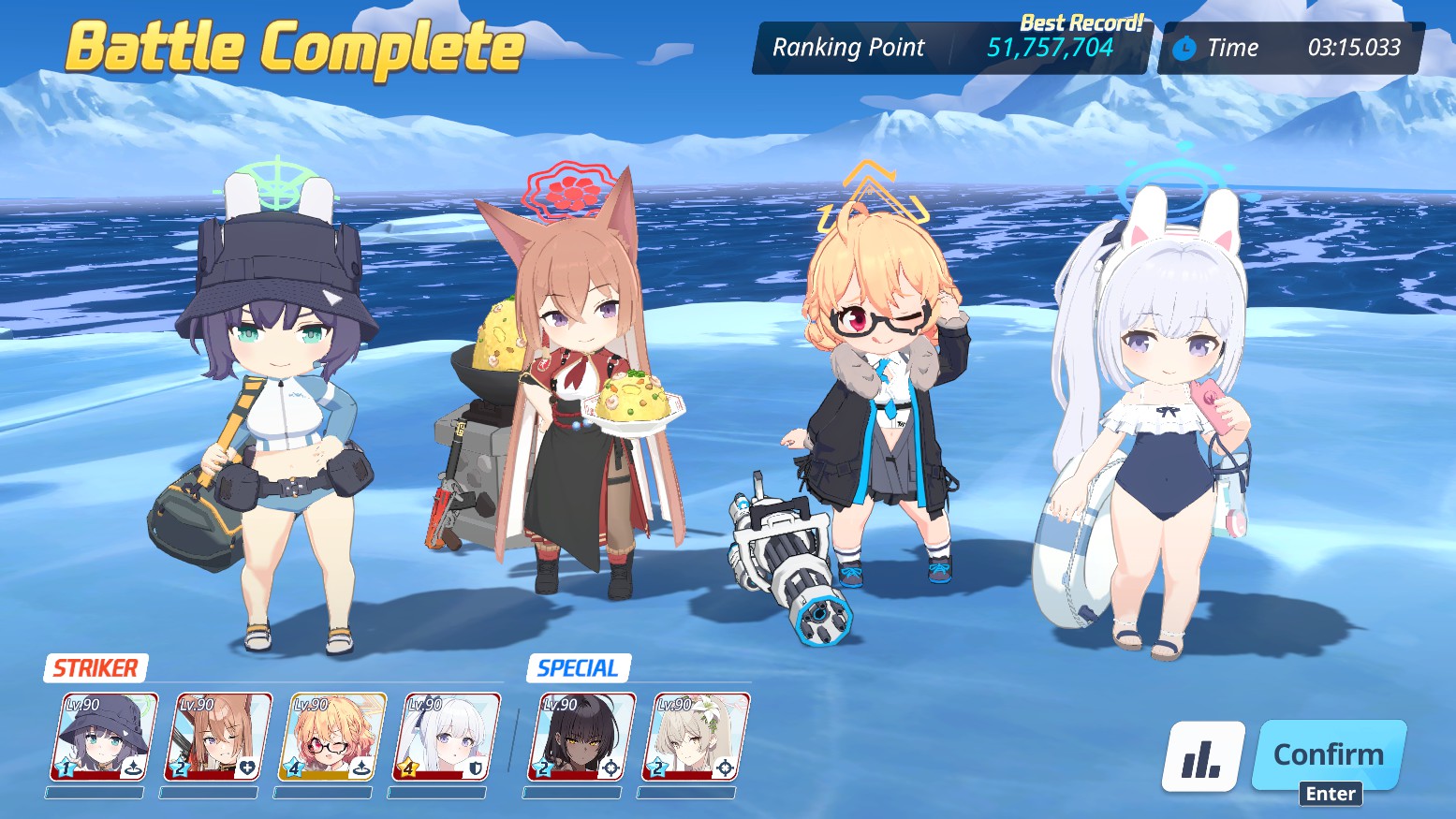
Task: Pick the white-haired striker portrait
Action: click(447, 738)
